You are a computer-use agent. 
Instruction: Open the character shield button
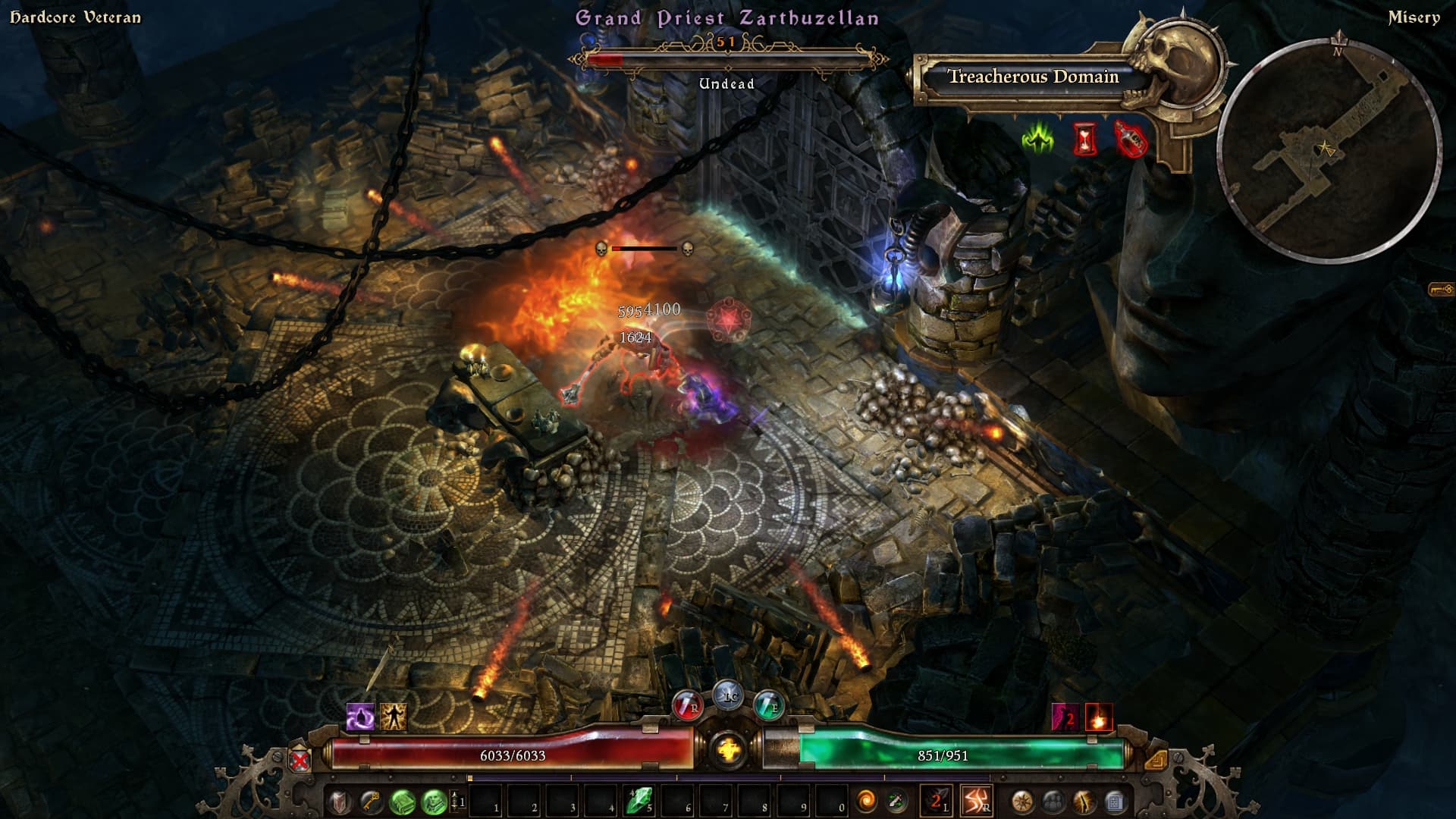coord(339,801)
